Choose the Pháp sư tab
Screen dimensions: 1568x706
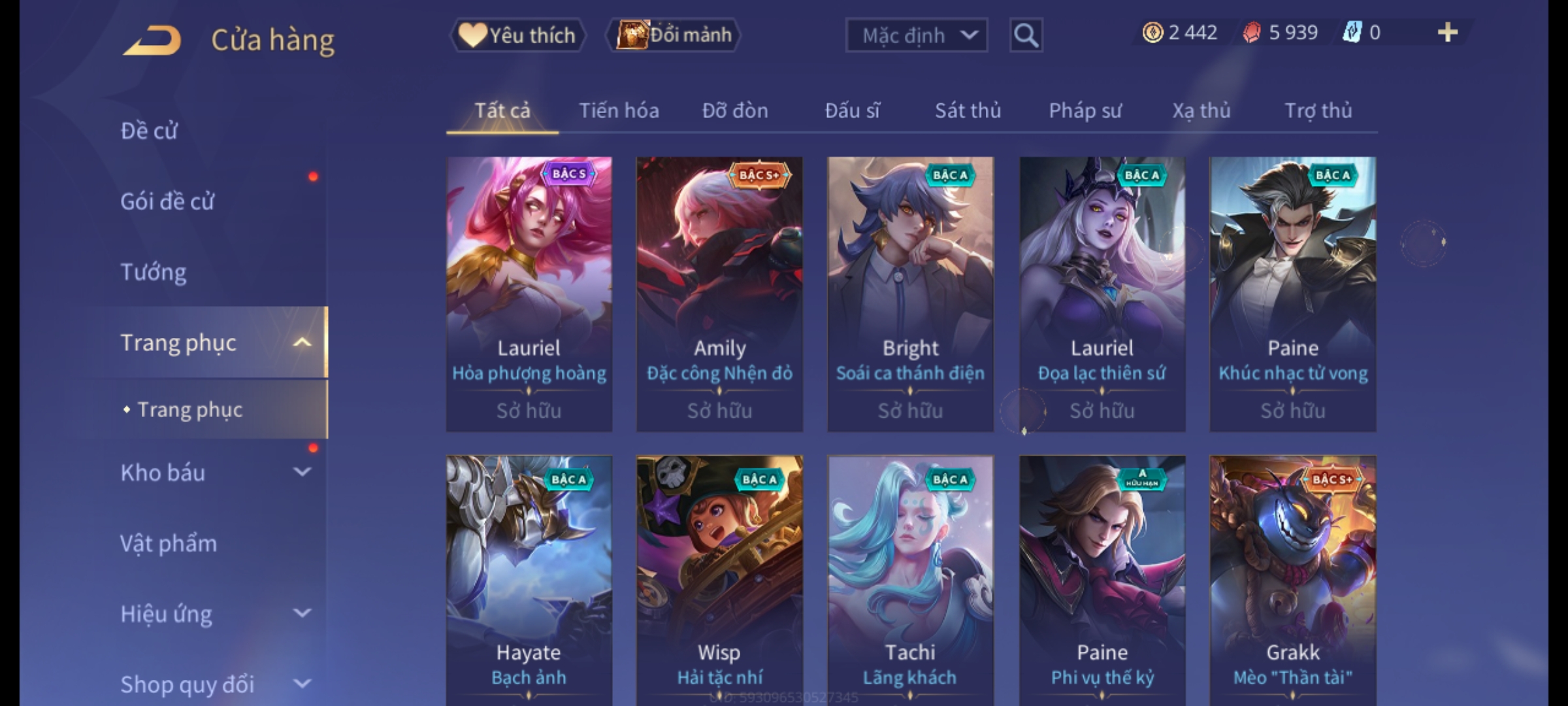[1085, 110]
